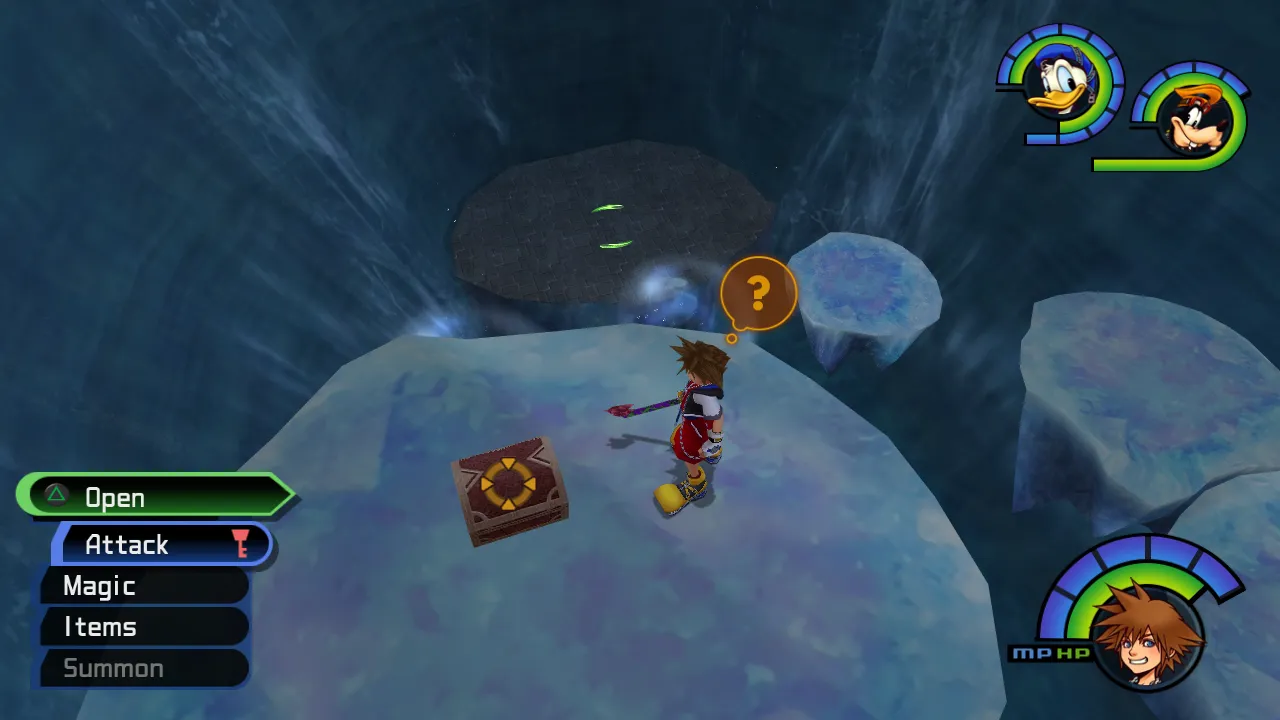Open the Items menu
Viewport: 1280px width, 720px height.
coord(100,627)
